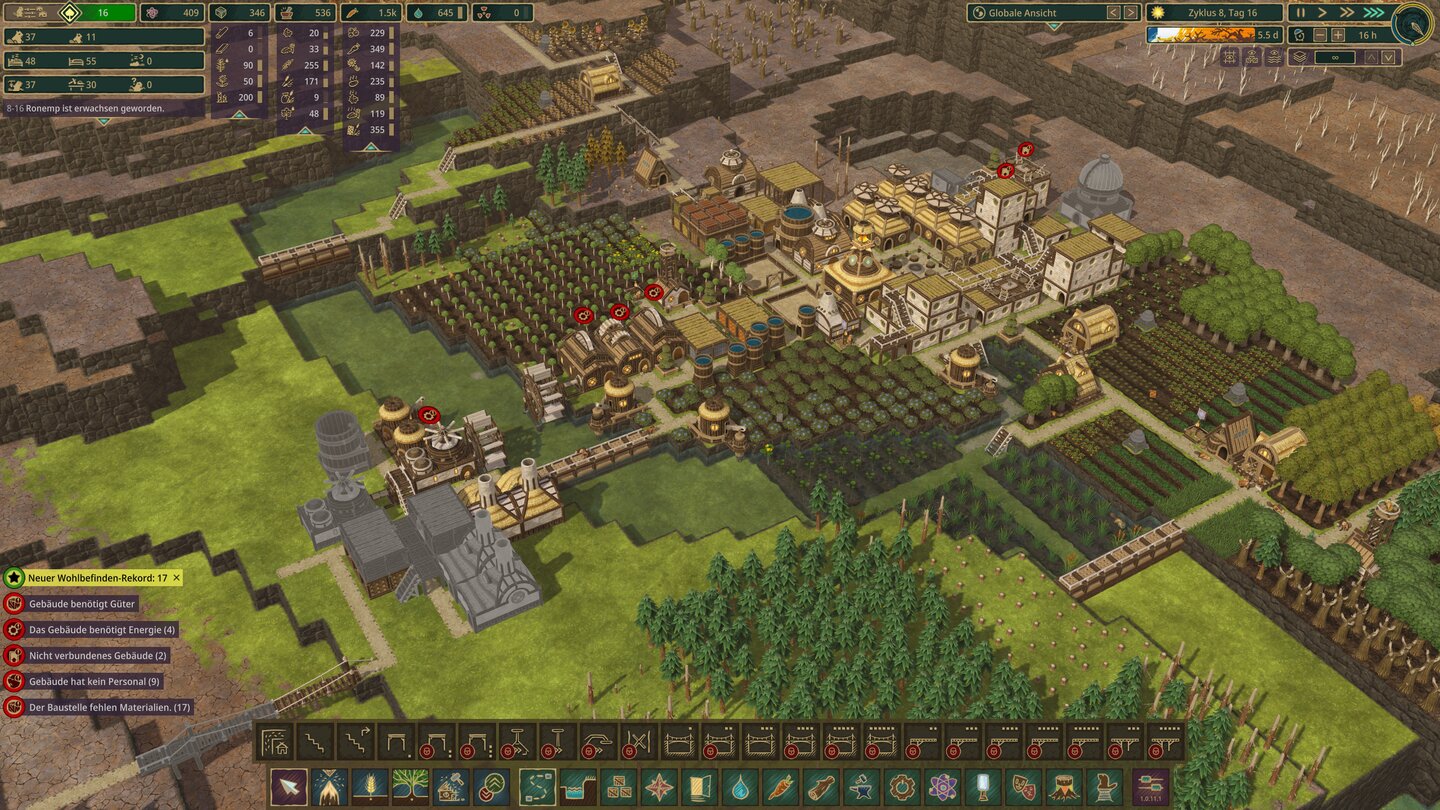Open the crops and fields build category
1440x810 pixels.
coord(371,785)
